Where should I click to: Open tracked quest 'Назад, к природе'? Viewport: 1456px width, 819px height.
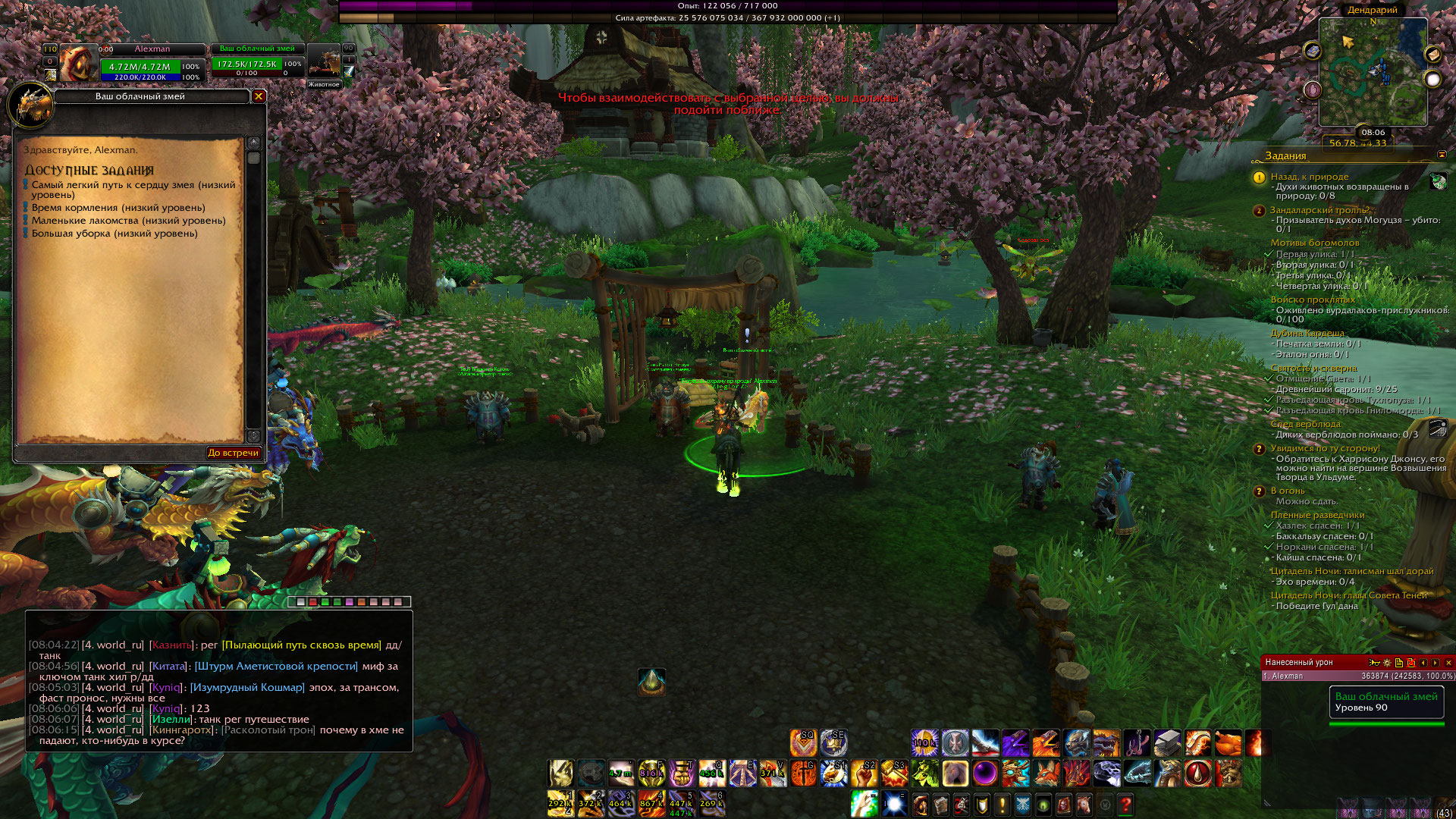pyautogui.click(x=1310, y=177)
